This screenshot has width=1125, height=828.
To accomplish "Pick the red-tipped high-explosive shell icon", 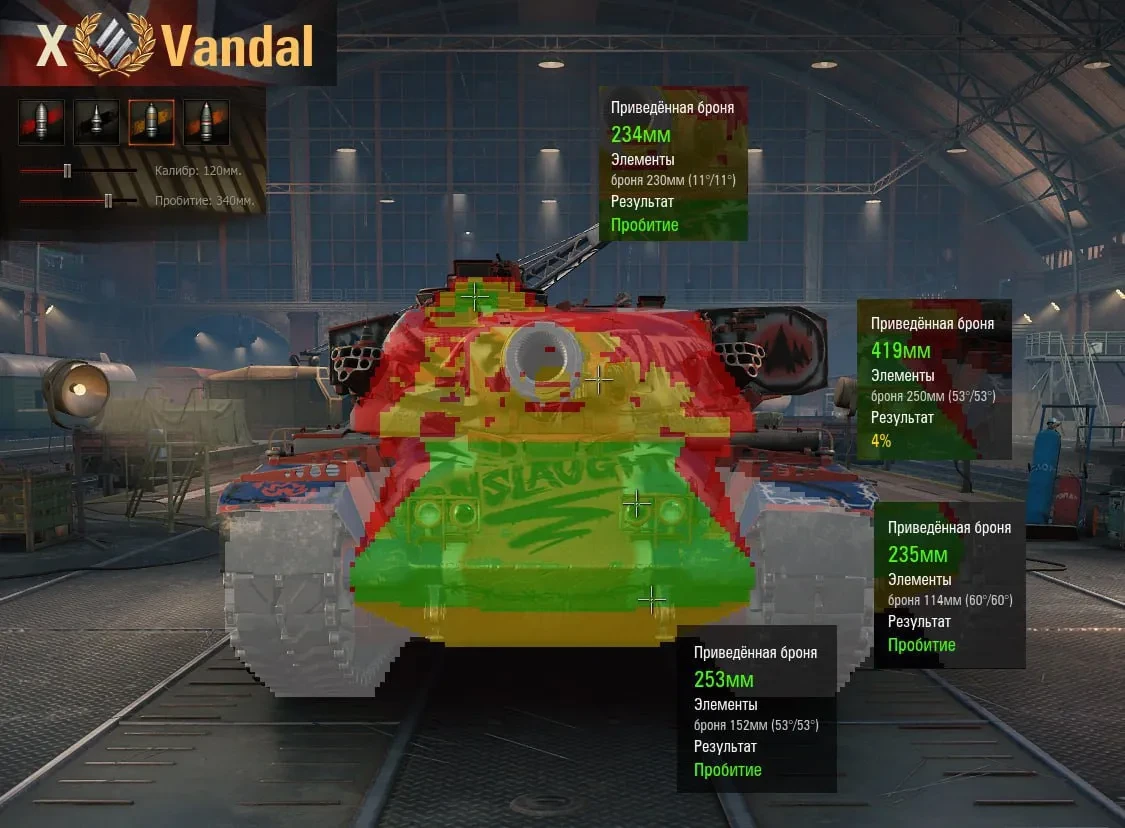I will [x=206, y=122].
